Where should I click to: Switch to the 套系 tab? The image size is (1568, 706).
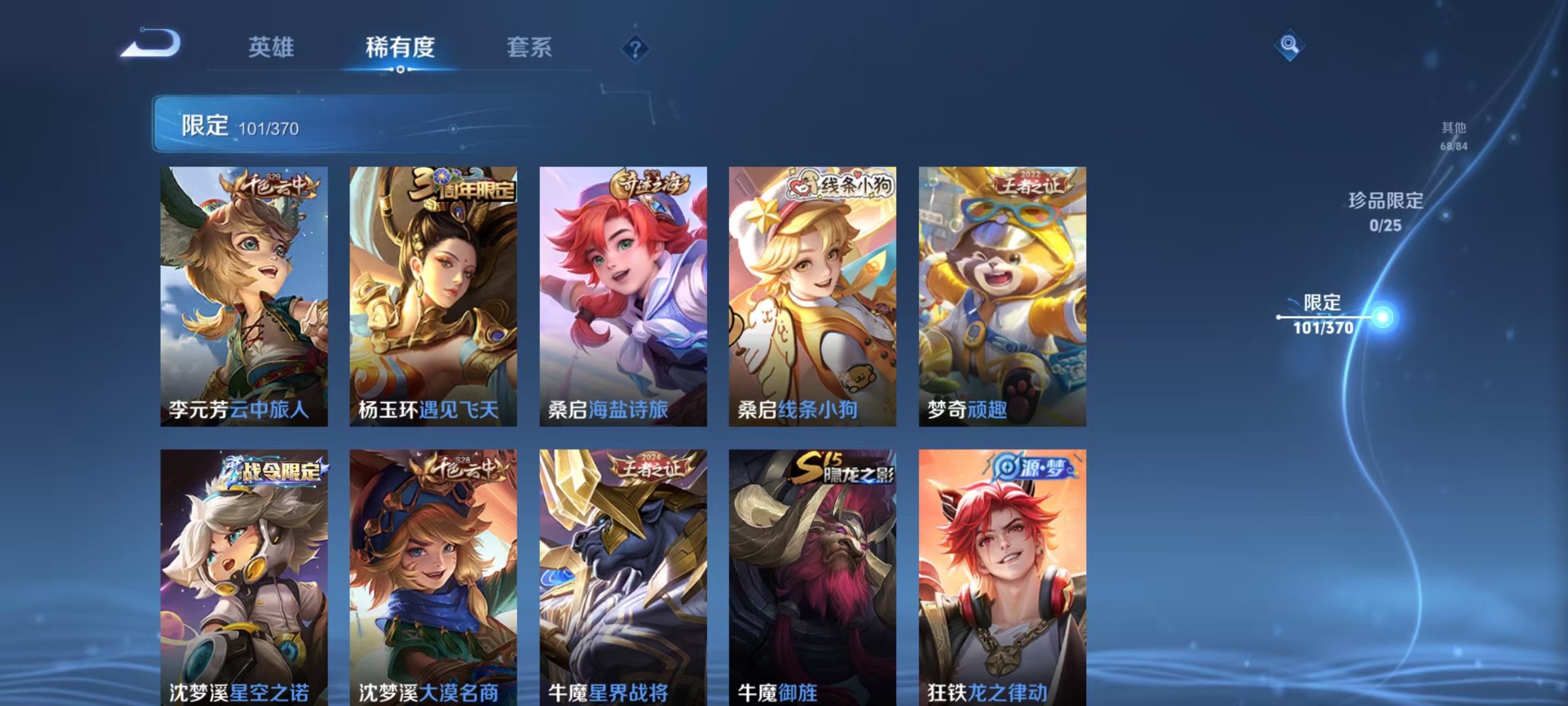point(529,49)
